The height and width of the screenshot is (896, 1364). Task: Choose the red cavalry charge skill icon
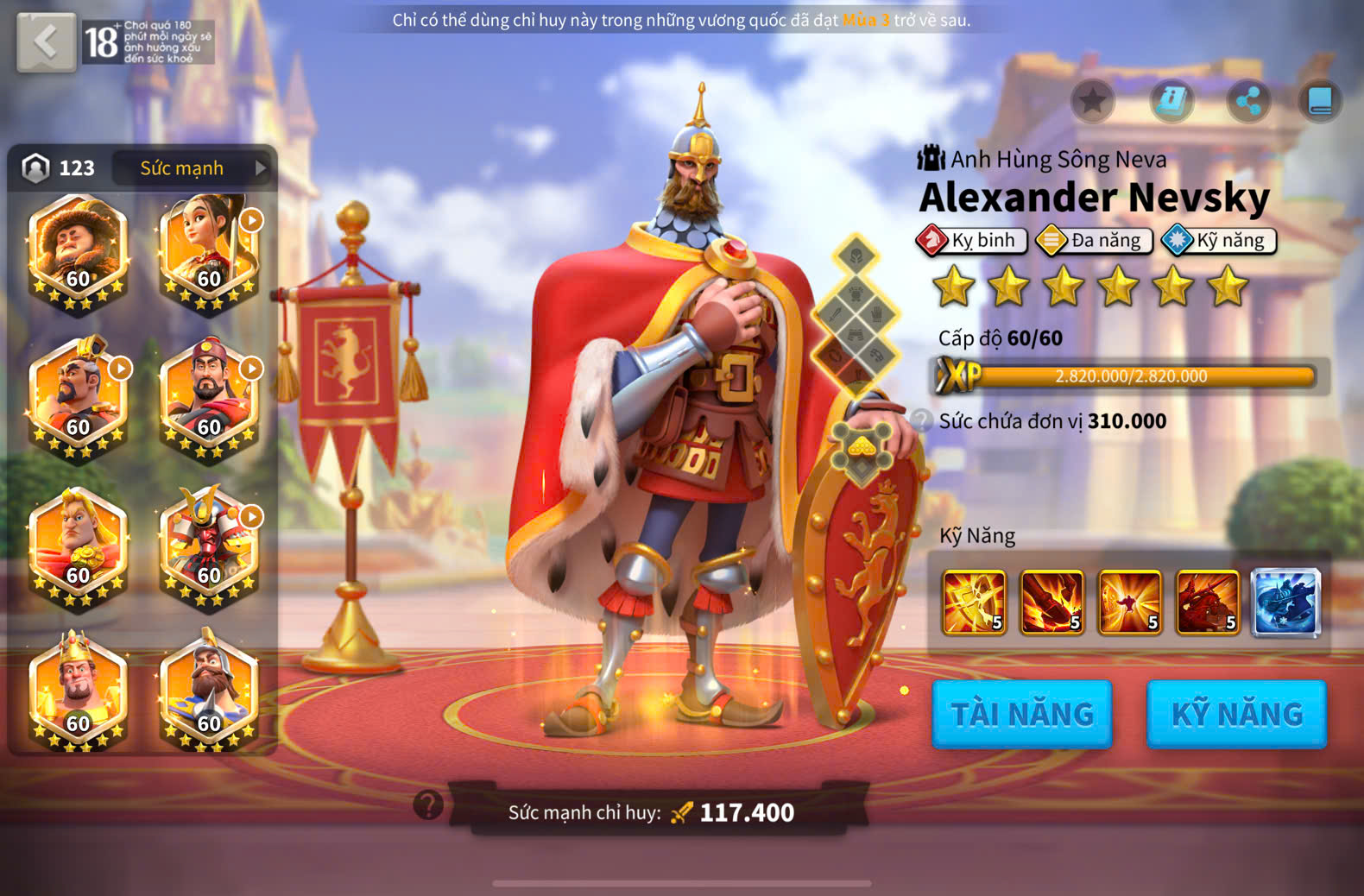tap(1208, 602)
